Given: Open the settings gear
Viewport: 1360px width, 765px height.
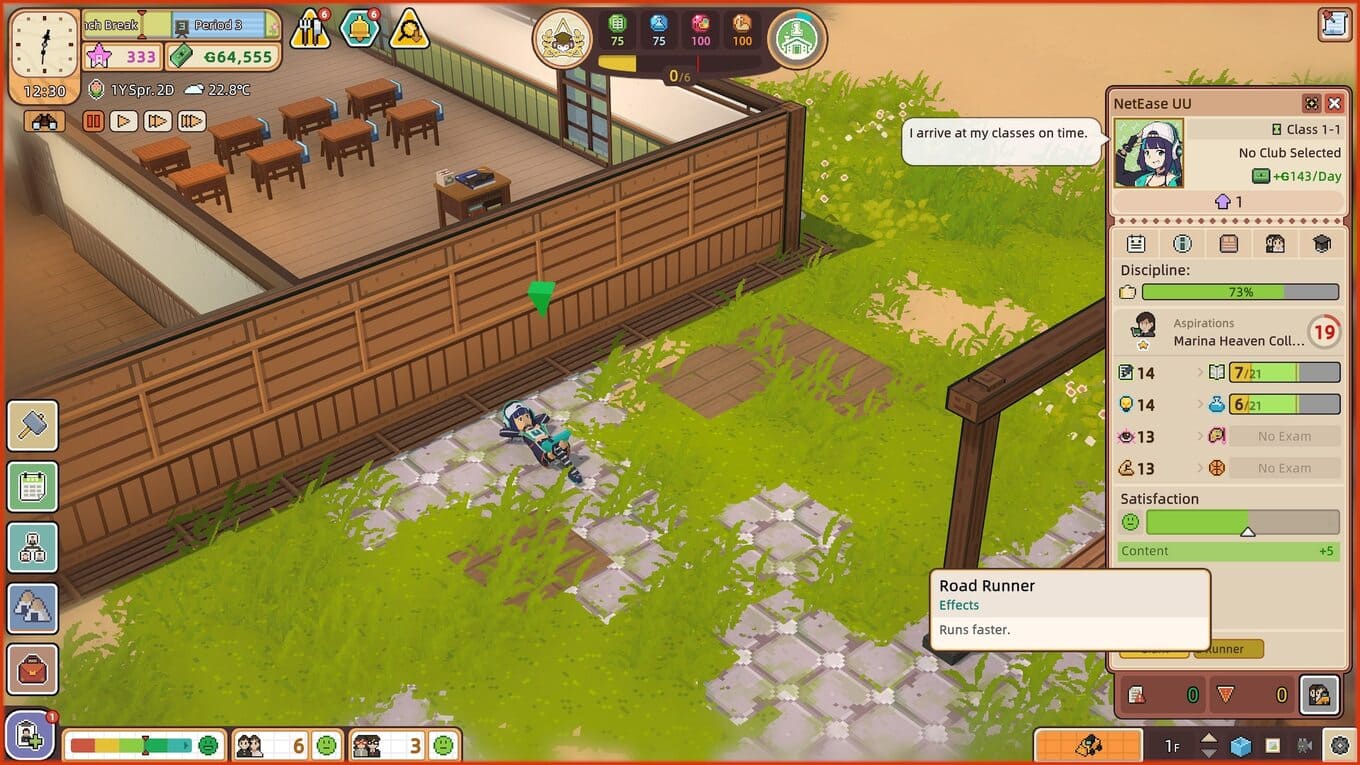Looking at the screenshot, I should pyautogui.click(x=1339, y=746).
